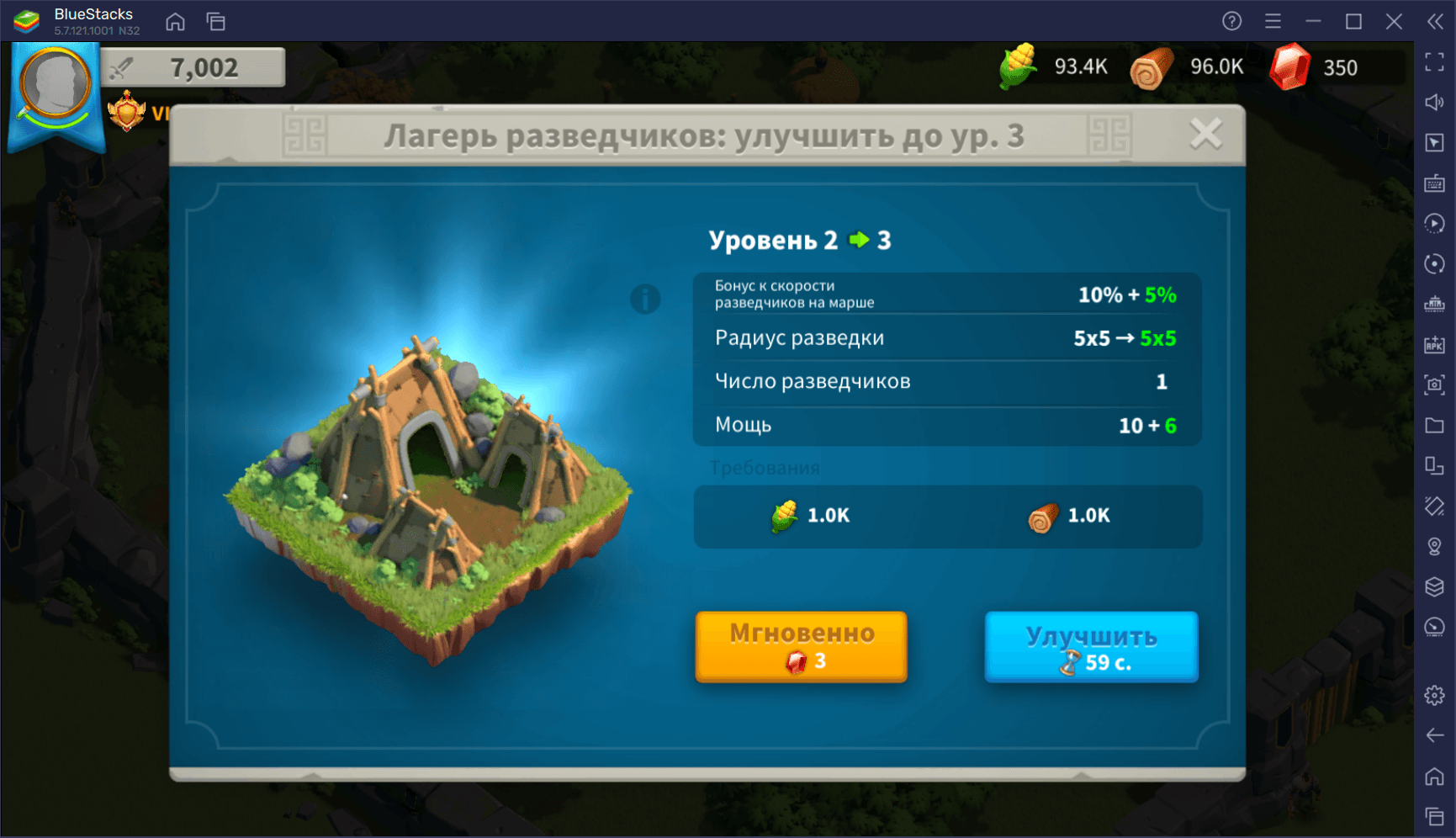
Task: Tap the corn food resource counter
Action: click(x=1054, y=67)
